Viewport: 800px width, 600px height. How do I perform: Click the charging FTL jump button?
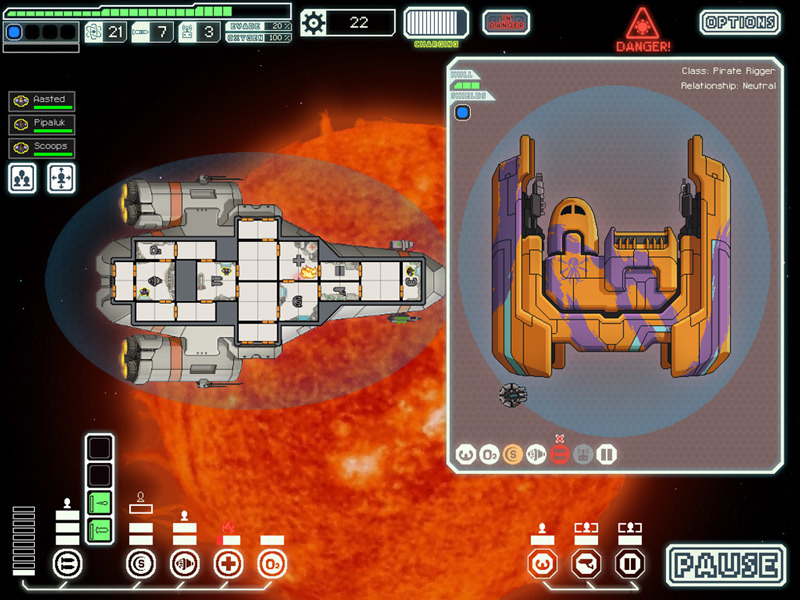(436, 22)
